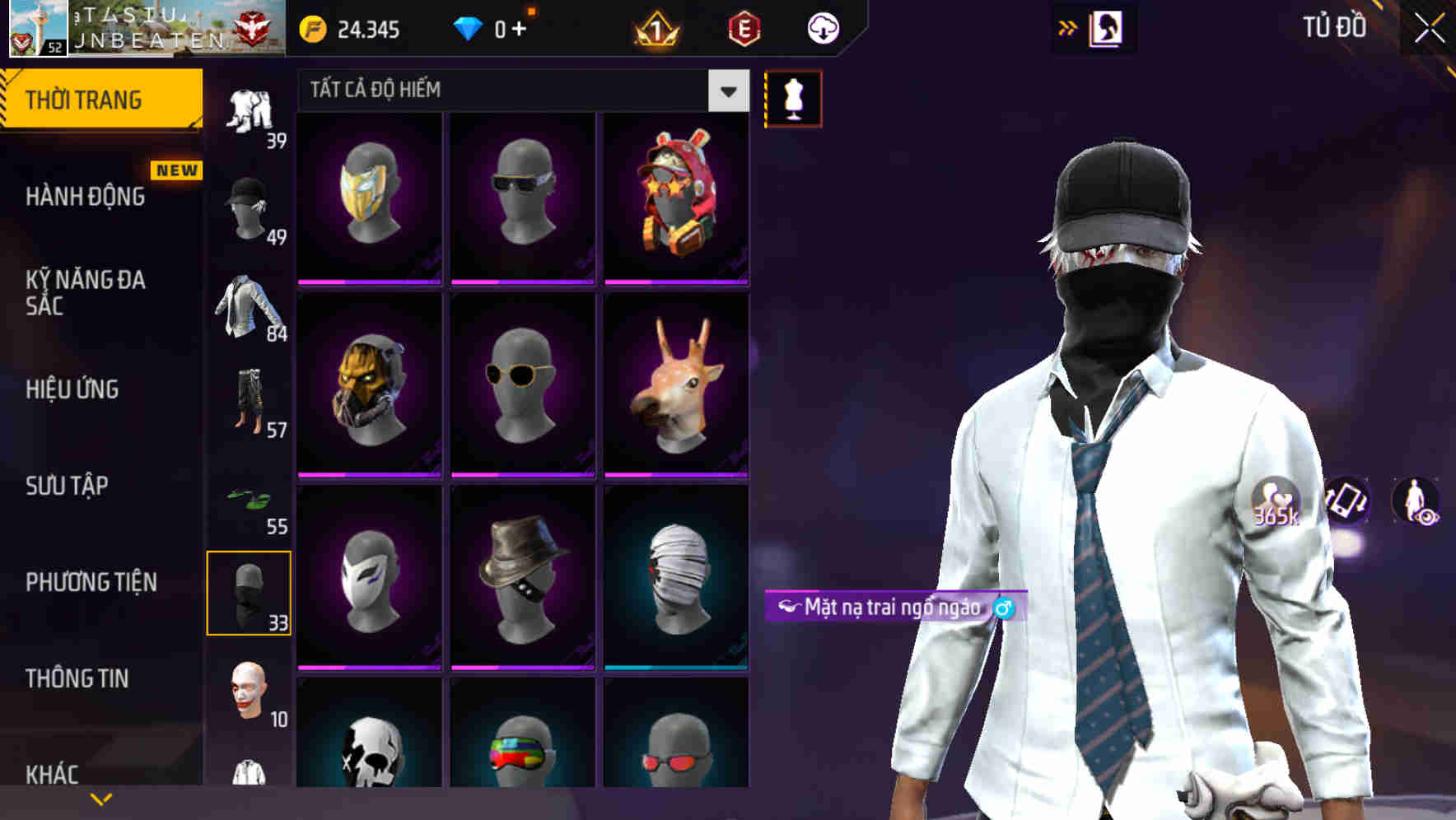Collapse the player profile banner arrows
Image resolution: width=1456 pixels, height=820 pixels.
pyautogui.click(x=1068, y=27)
